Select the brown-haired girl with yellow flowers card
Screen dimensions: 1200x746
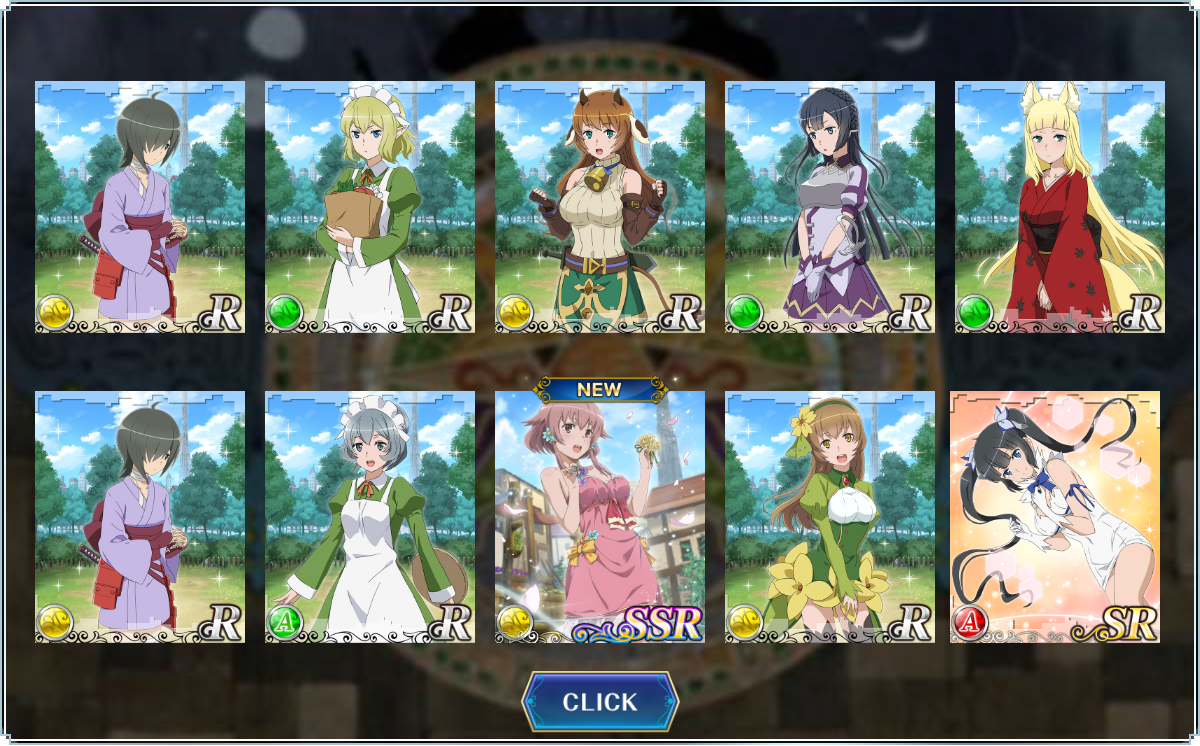[x=830, y=517]
